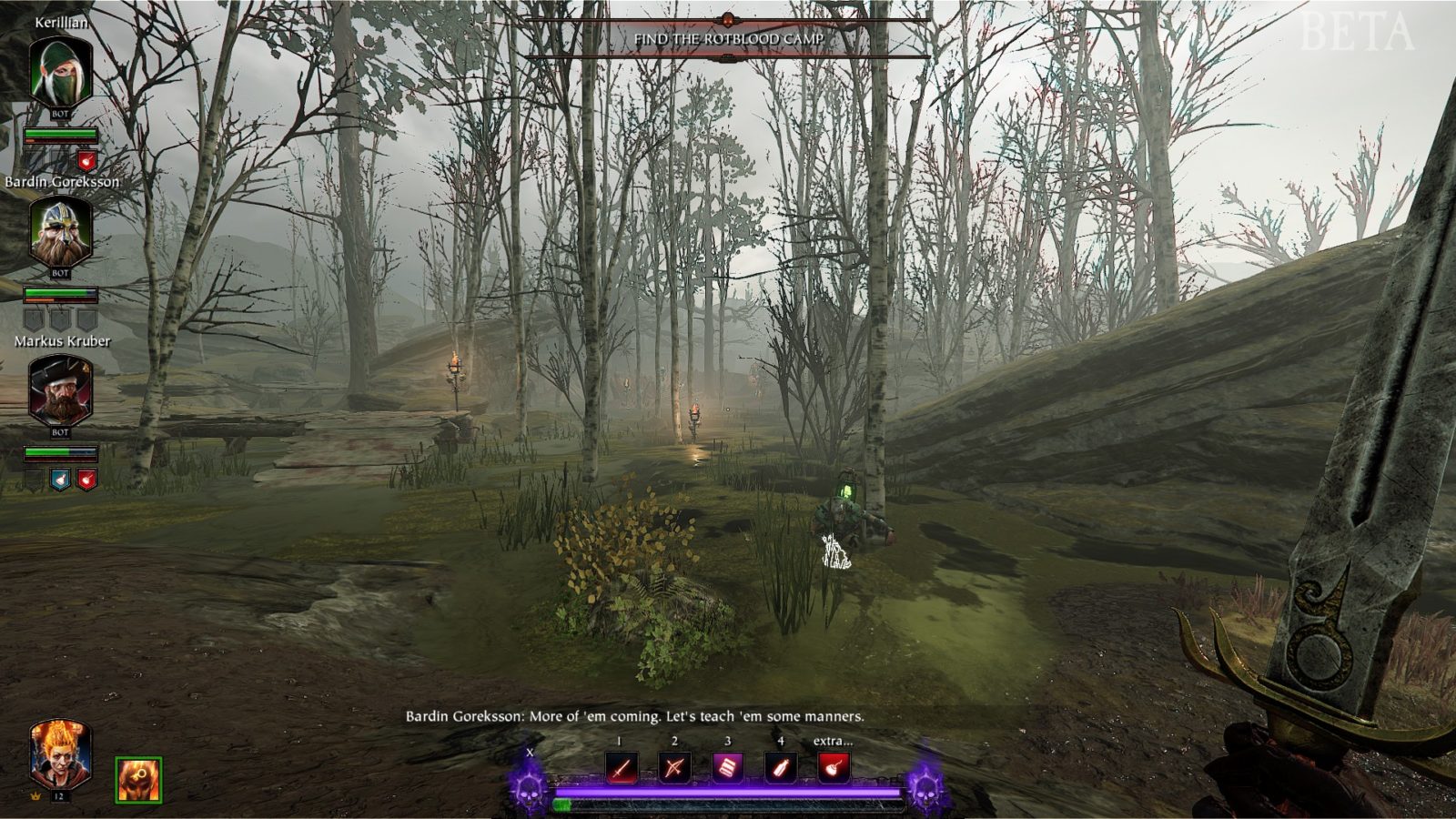This screenshot has height=819, width=1456.
Task: Select the sword weapon in hotbar slot 1
Action: pyautogui.click(x=622, y=768)
